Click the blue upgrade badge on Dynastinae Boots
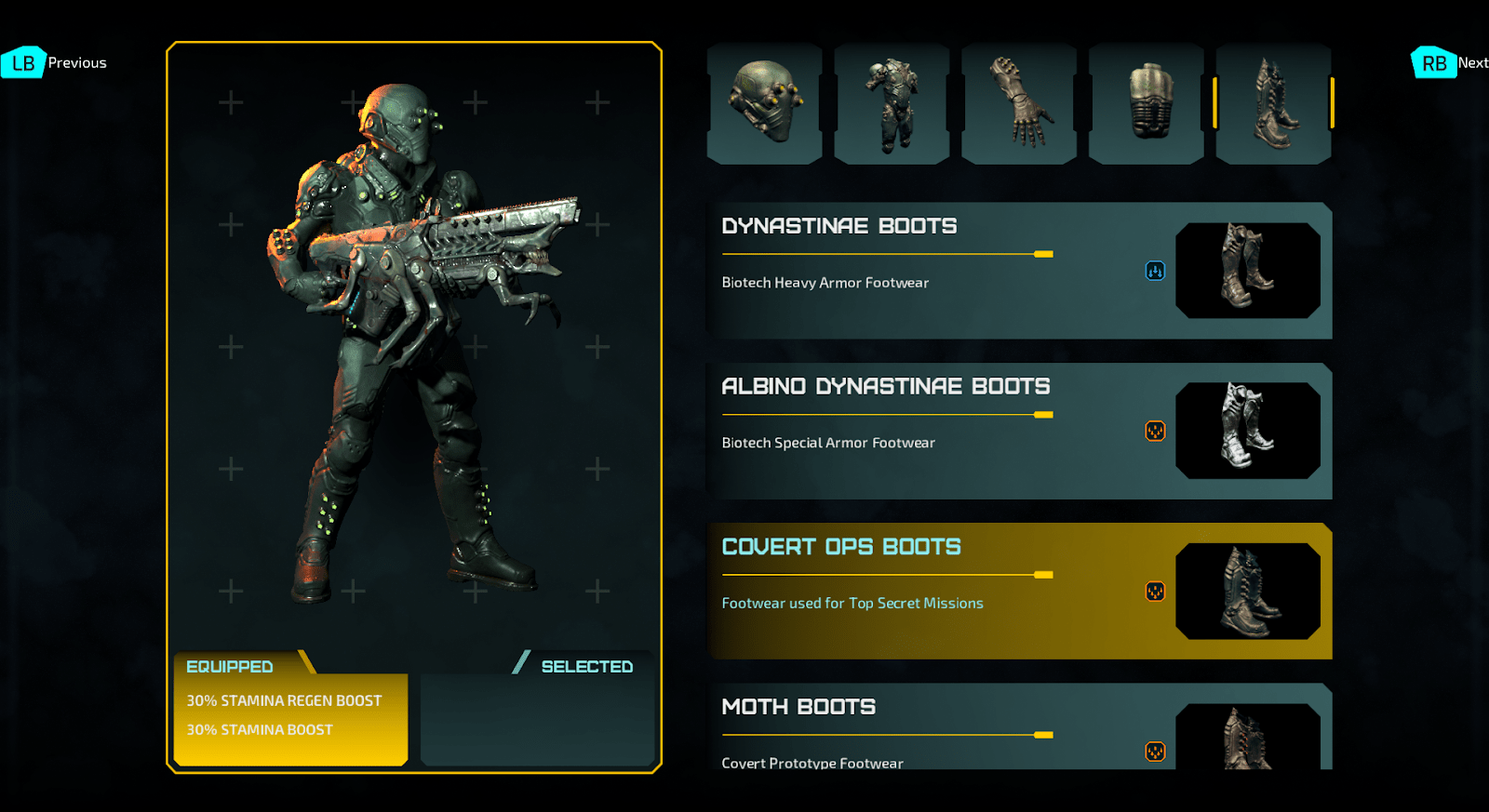1489x812 pixels. click(x=1154, y=271)
